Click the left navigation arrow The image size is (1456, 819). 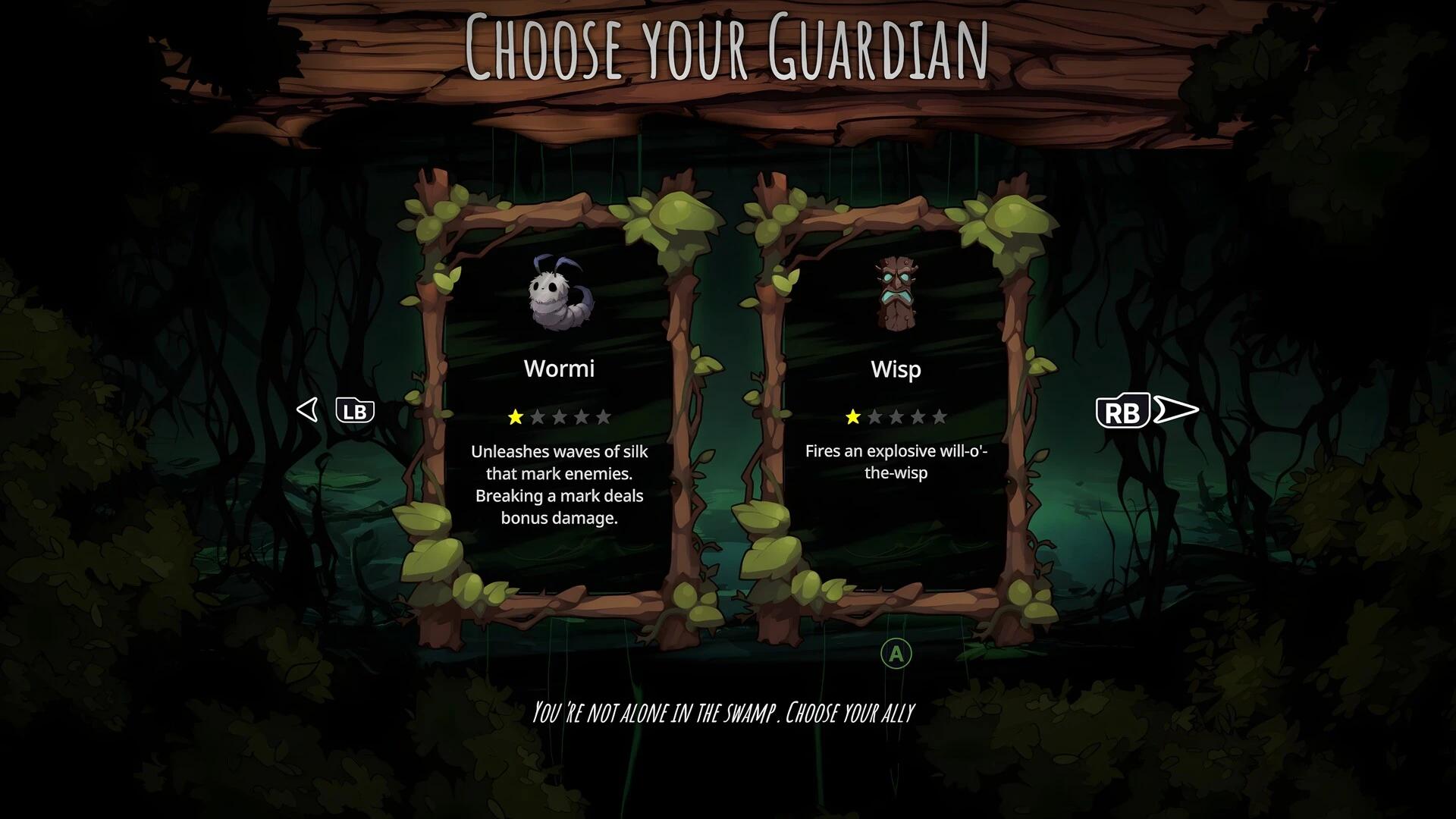pyautogui.click(x=308, y=410)
